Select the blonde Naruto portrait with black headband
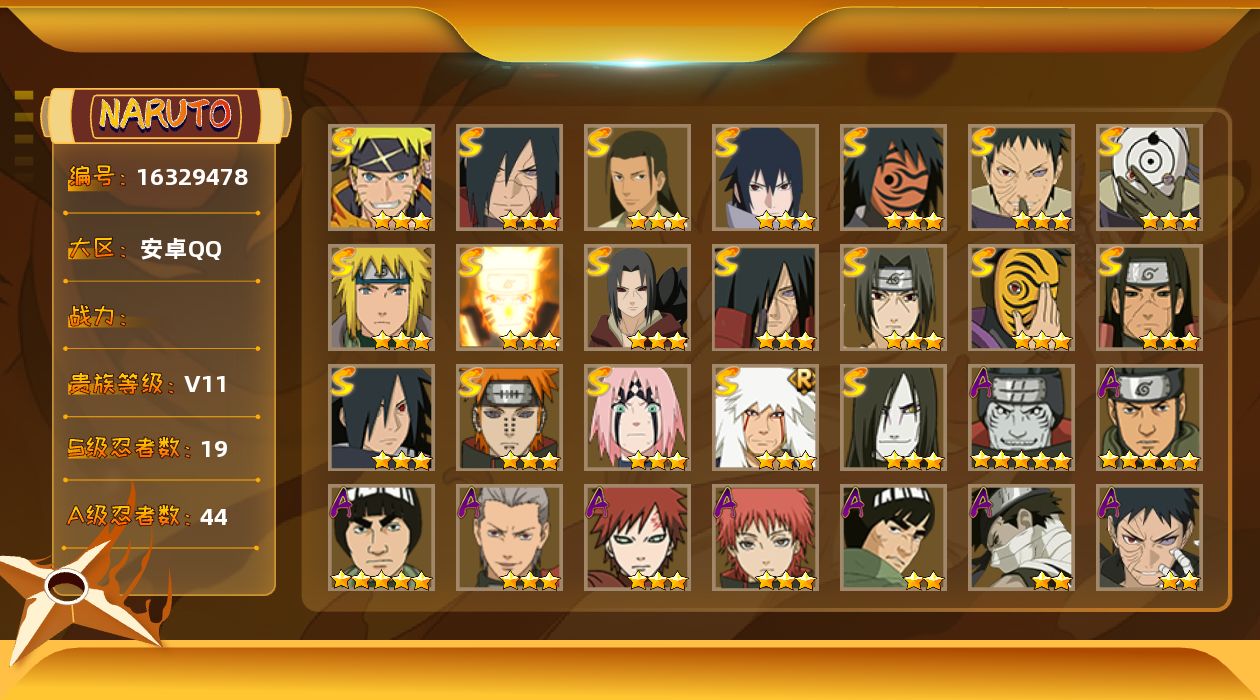 coord(381,178)
